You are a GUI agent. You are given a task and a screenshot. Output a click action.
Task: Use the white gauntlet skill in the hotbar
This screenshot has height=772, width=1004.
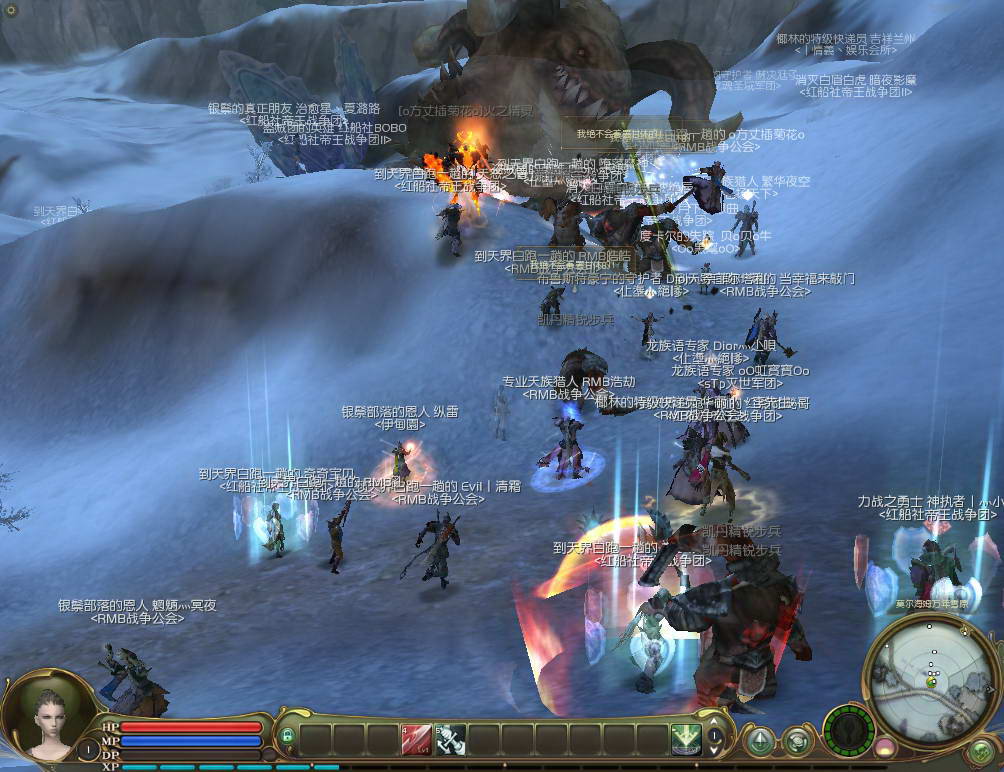pos(449,740)
